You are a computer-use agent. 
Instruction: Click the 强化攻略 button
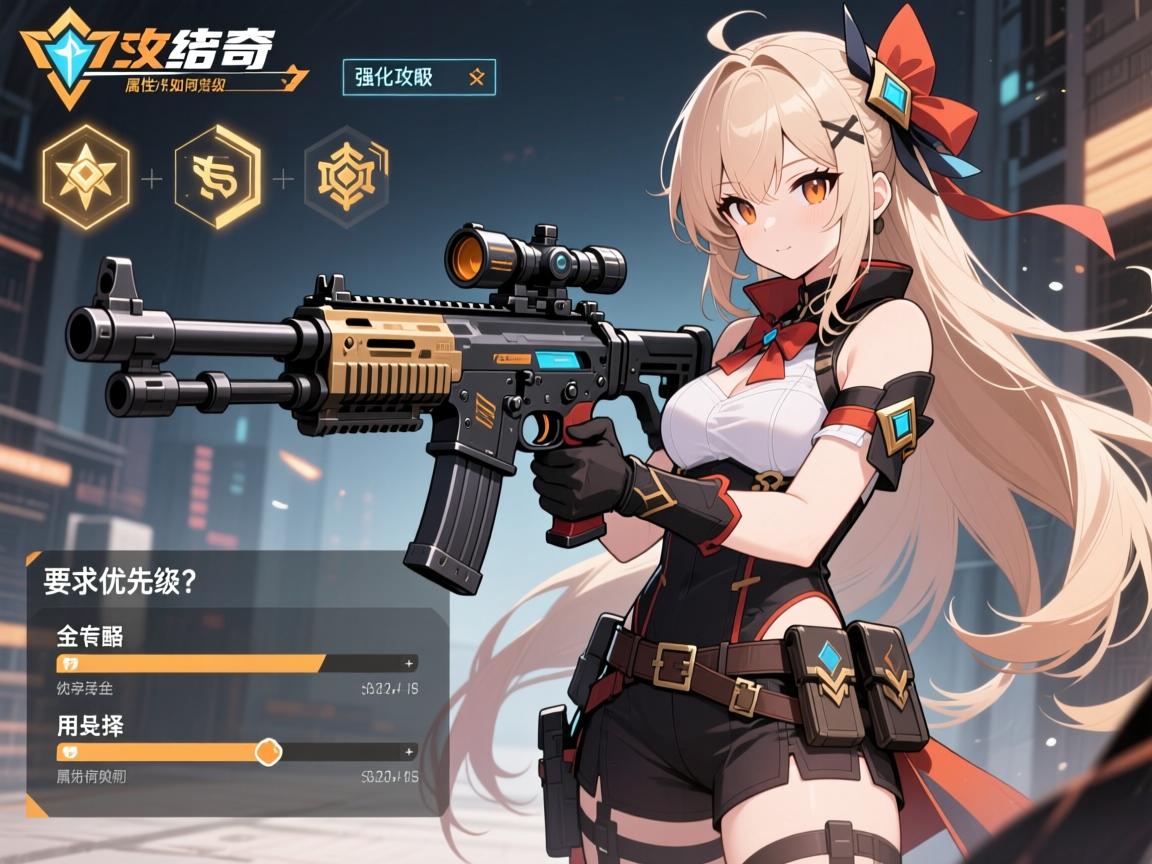point(419,77)
